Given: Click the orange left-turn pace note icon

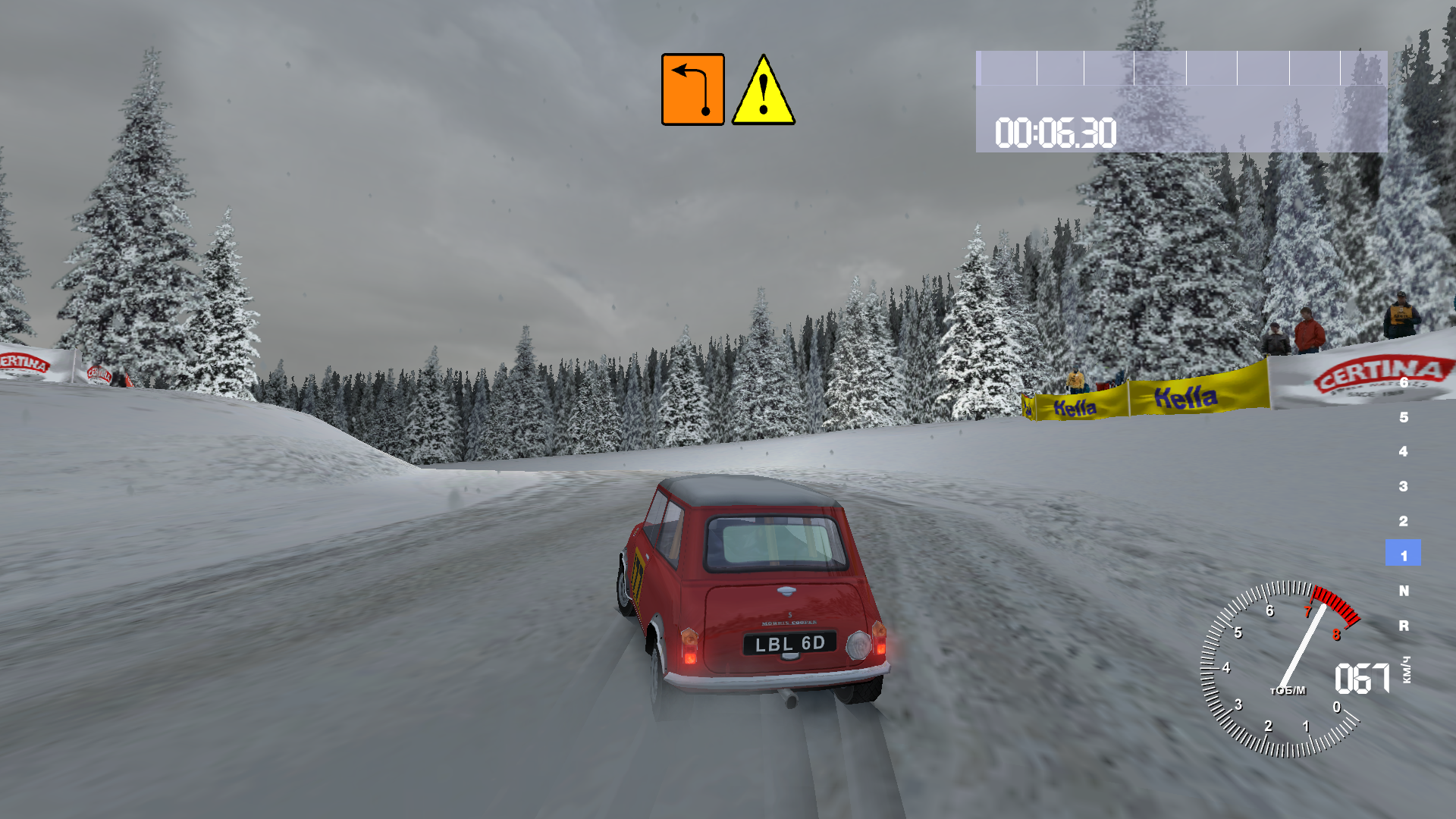Looking at the screenshot, I should click(692, 89).
